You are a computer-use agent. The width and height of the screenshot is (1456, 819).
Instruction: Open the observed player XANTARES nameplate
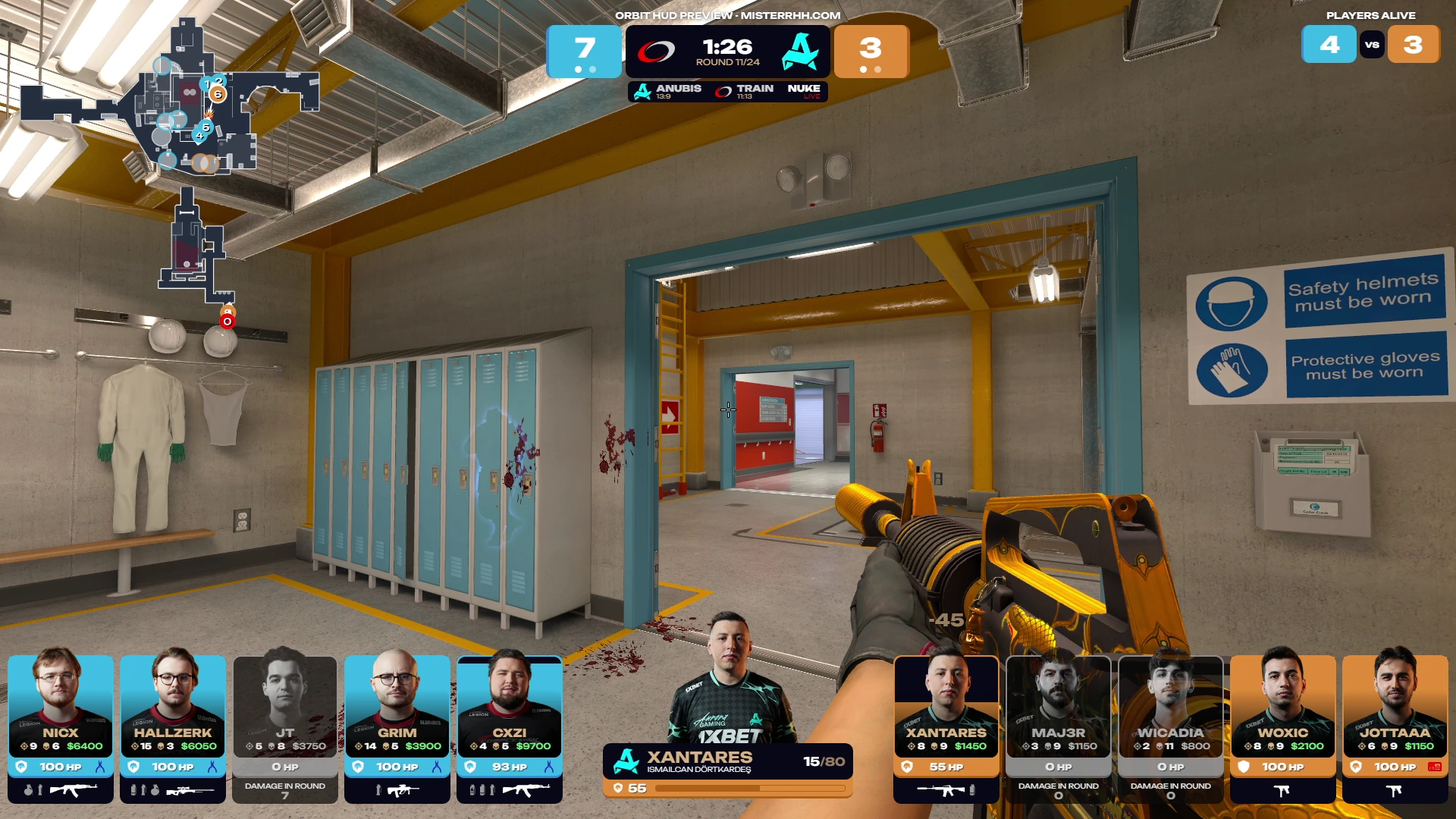pyautogui.click(x=726, y=761)
